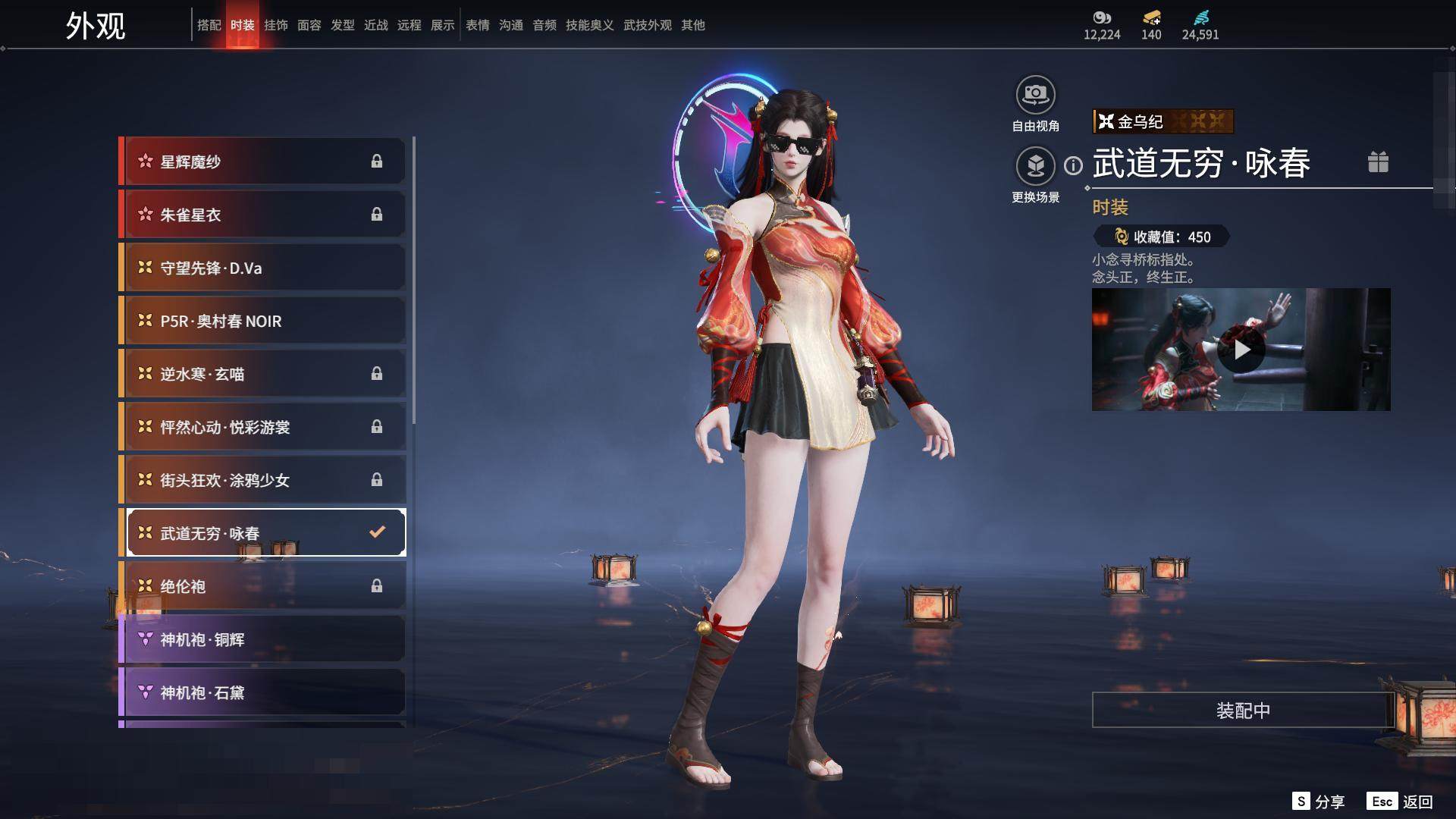Choose the 朱雀星衣 outfit entry
1456x819 pixels.
point(262,215)
